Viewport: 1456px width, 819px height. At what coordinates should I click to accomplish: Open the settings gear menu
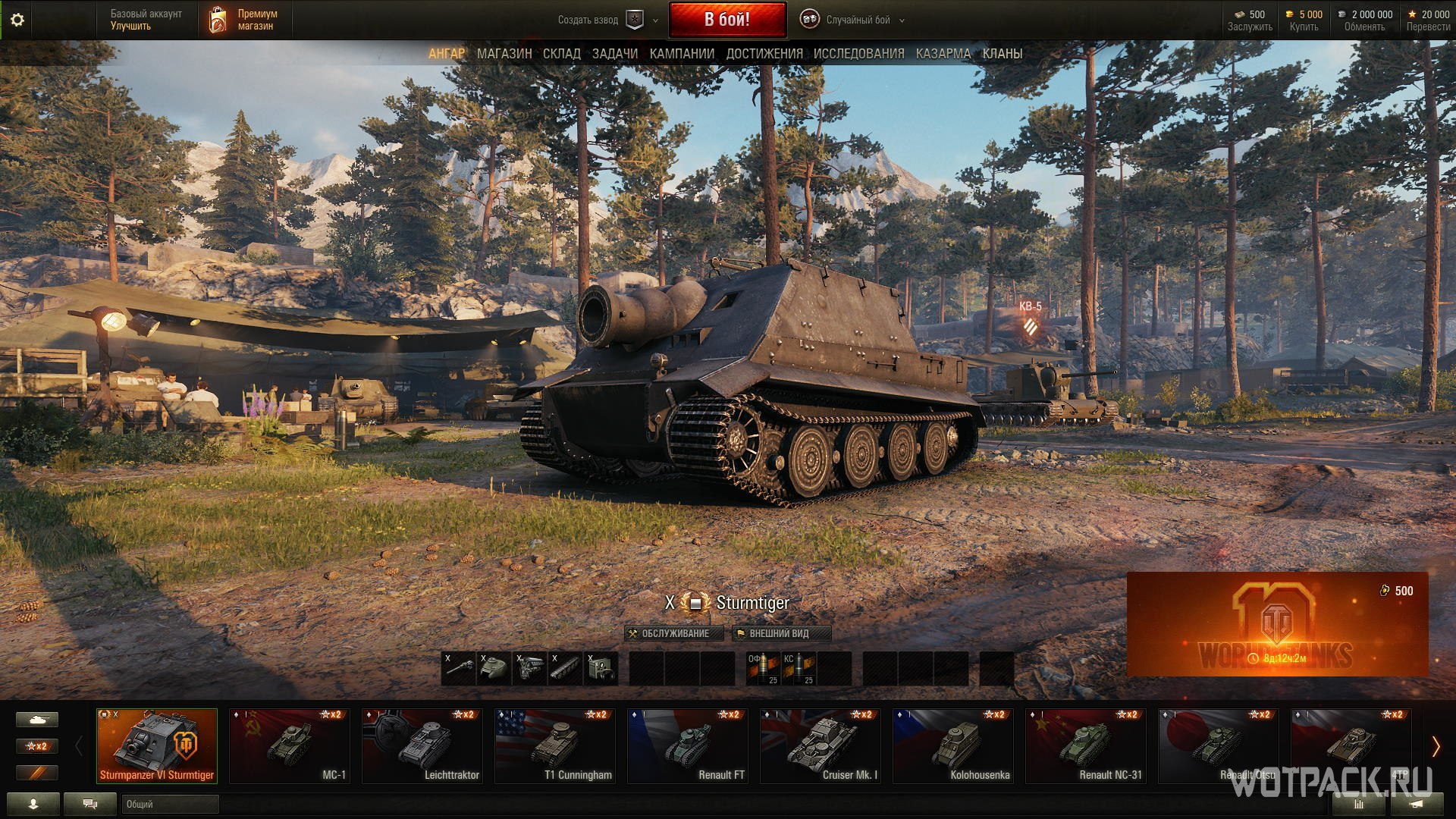pyautogui.click(x=17, y=20)
